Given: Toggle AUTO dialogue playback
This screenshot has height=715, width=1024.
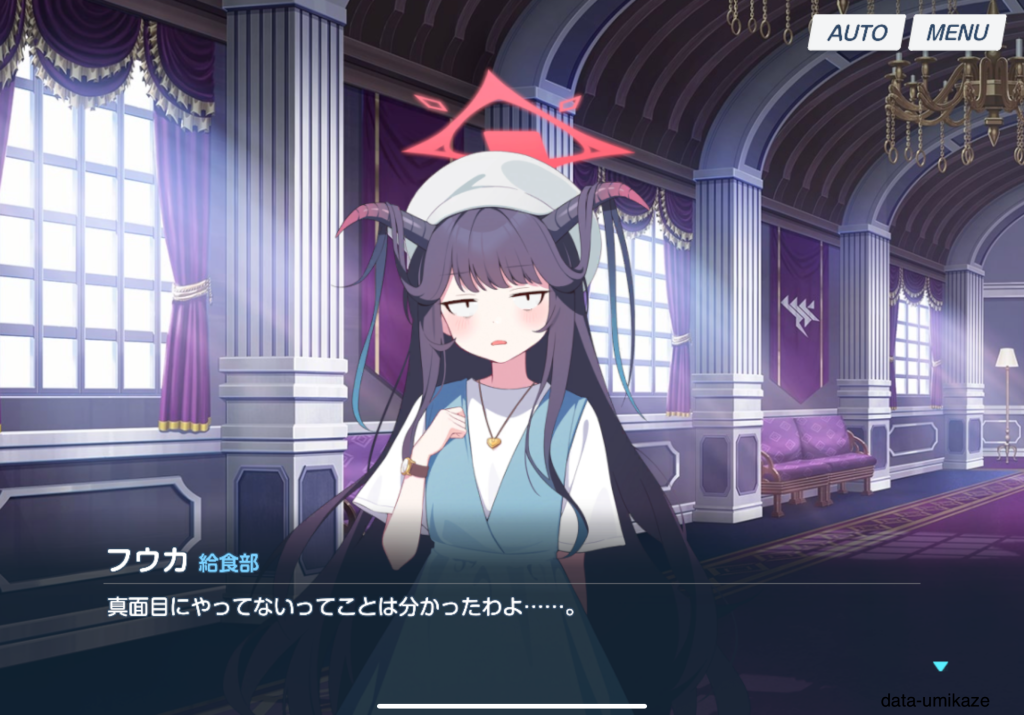Looking at the screenshot, I should [x=857, y=32].
